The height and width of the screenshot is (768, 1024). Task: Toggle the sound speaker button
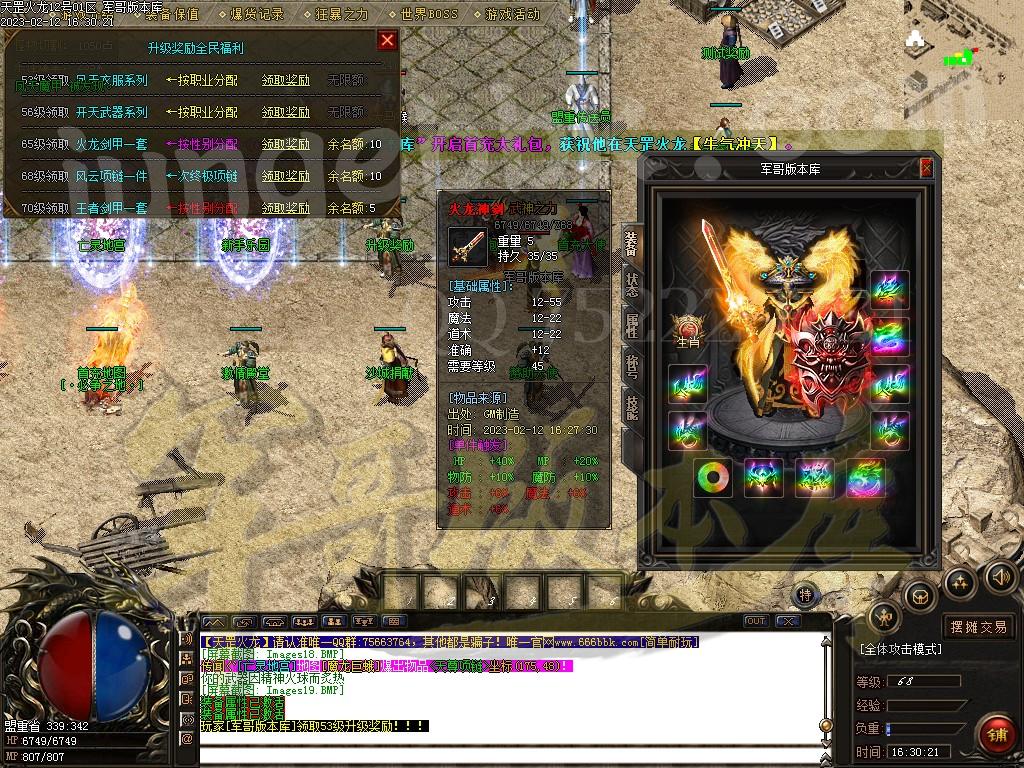tap(1000, 576)
